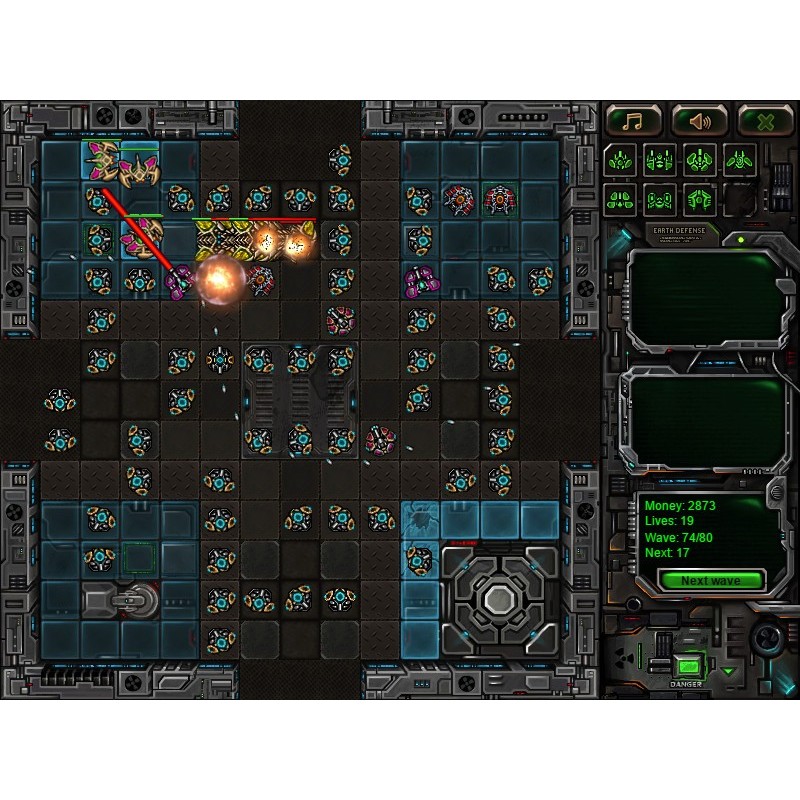This screenshot has width=800, height=800.
Task: Close the game with the green X
Action: click(x=765, y=121)
